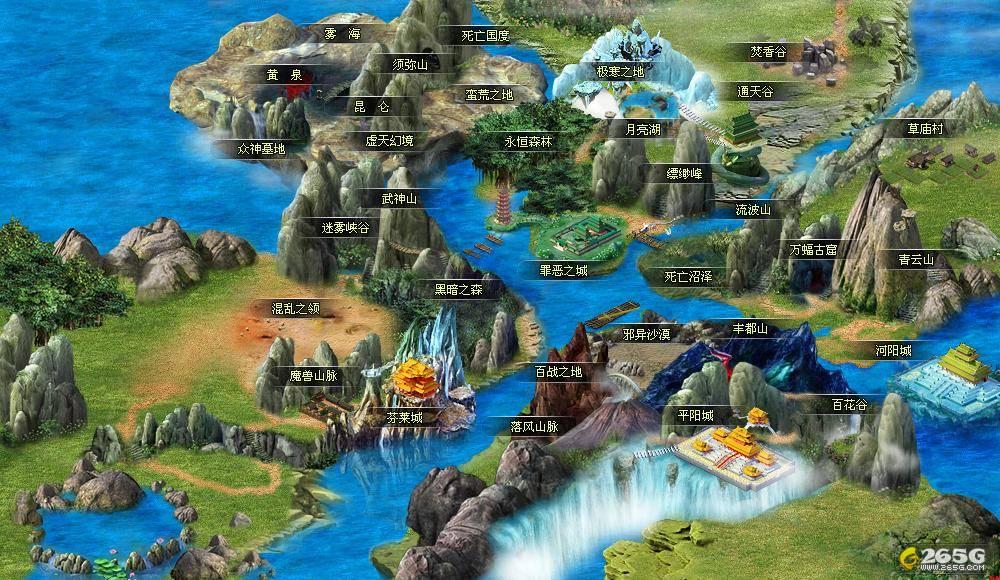The width and height of the screenshot is (1000, 580).
Task: Click the 草庙村 village label
Action: tap(926, 129)
